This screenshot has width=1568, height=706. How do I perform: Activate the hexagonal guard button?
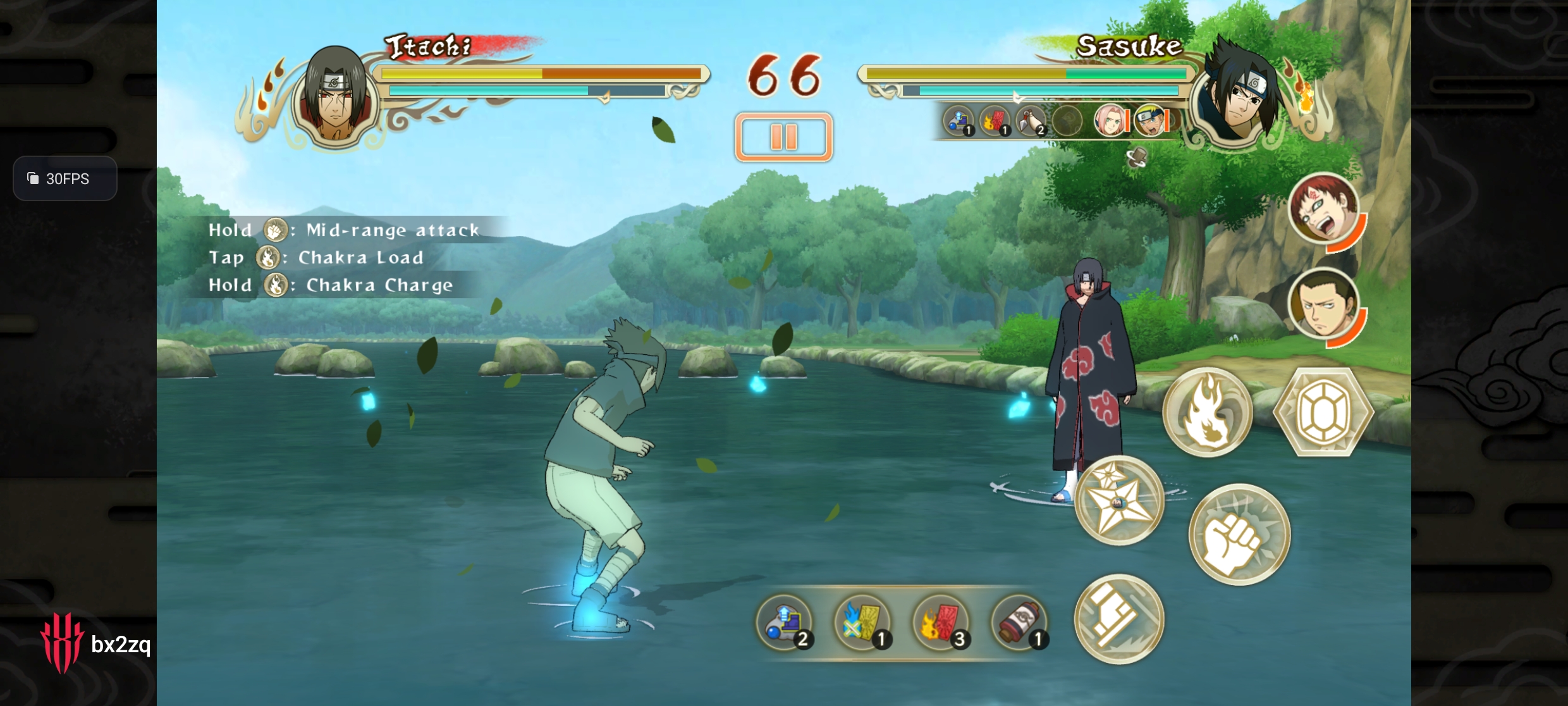(1323, 412)
